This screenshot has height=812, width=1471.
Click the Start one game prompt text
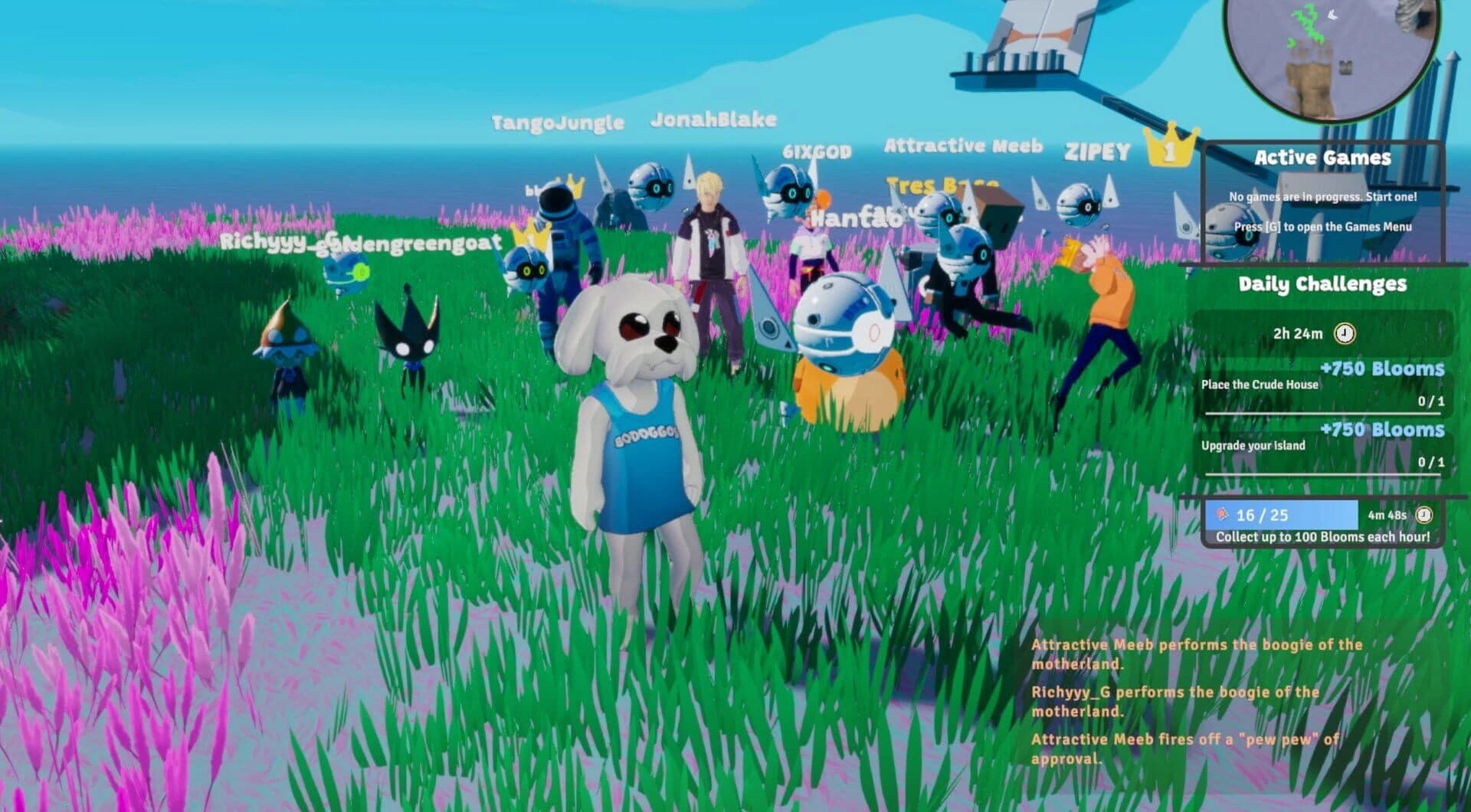coord(1322,198)
